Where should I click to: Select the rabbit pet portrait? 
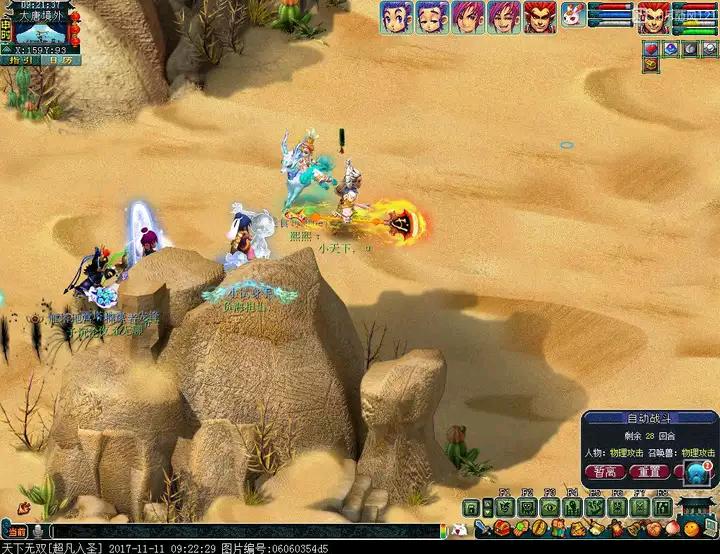(x=573, y=16)
